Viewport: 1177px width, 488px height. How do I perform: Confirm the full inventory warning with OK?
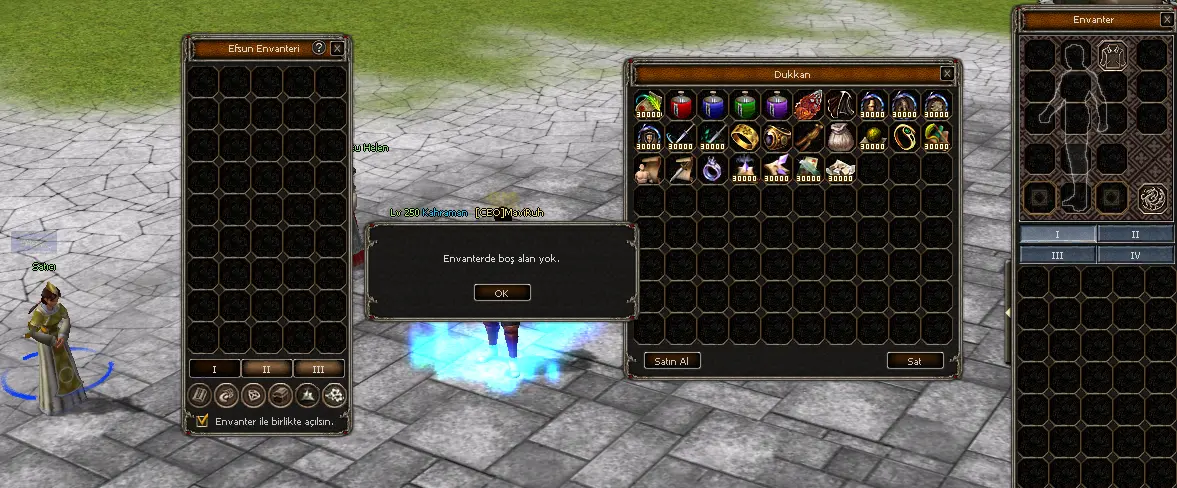coord(501,293)
